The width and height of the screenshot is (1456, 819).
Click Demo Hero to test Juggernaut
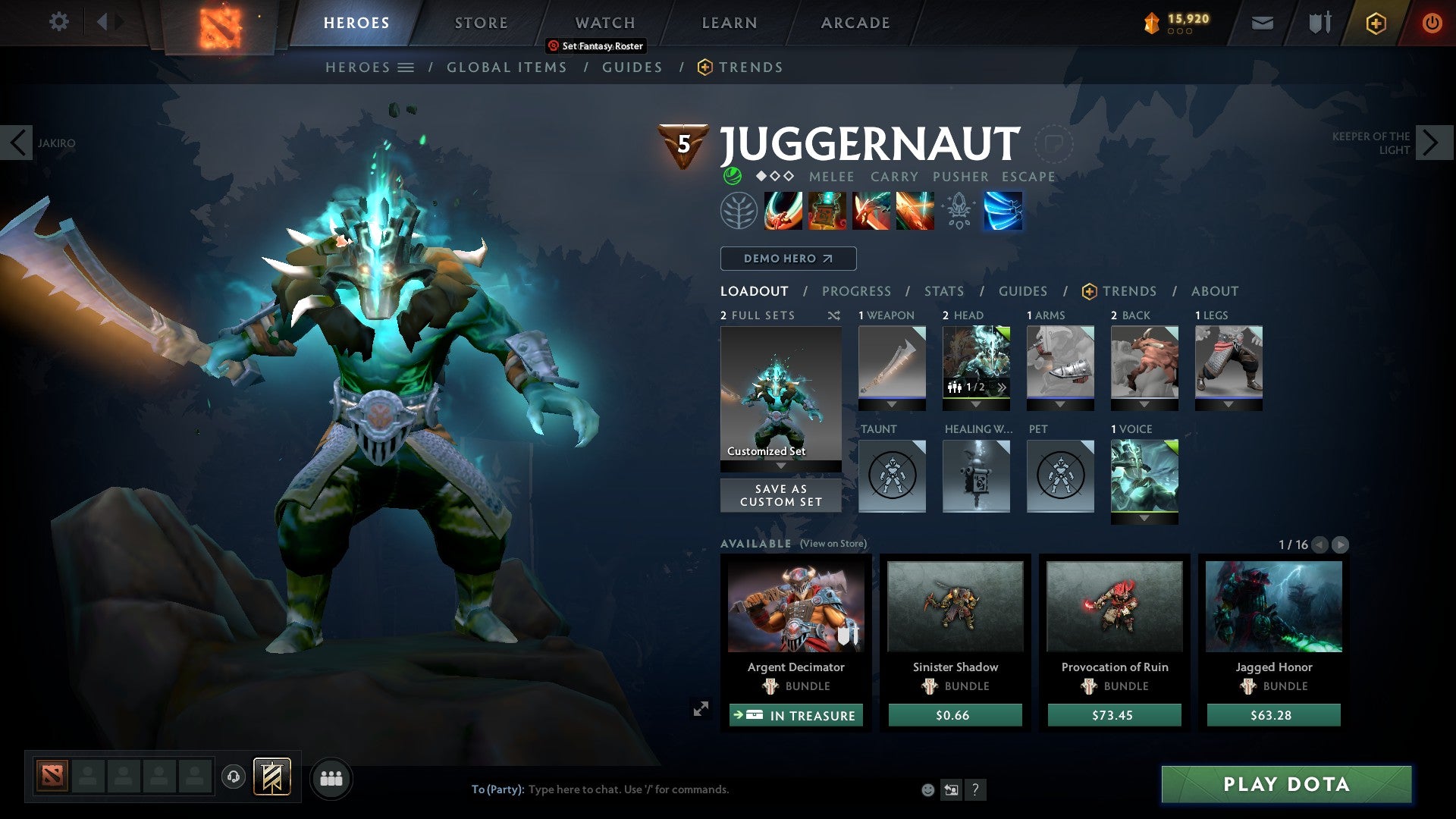pos(787,259)
